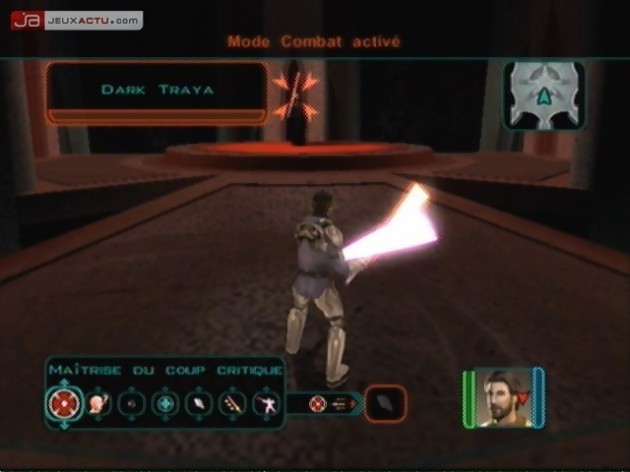Select the Dark Traya target panel
The width and height of the screenshot is (630, 472).
(157, 91)
